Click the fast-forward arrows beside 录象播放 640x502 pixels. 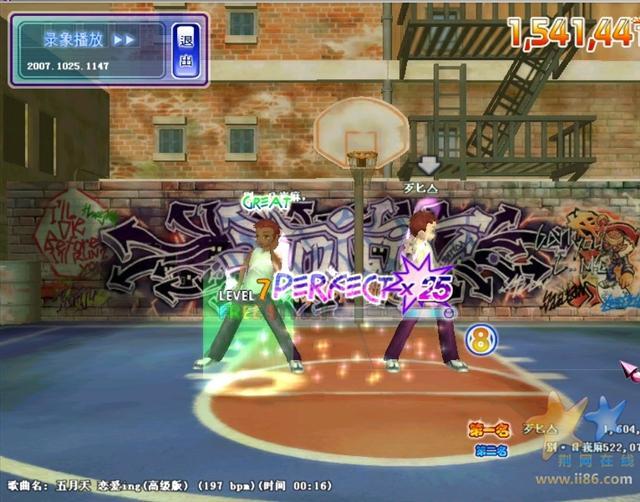(x=124, y=40)
